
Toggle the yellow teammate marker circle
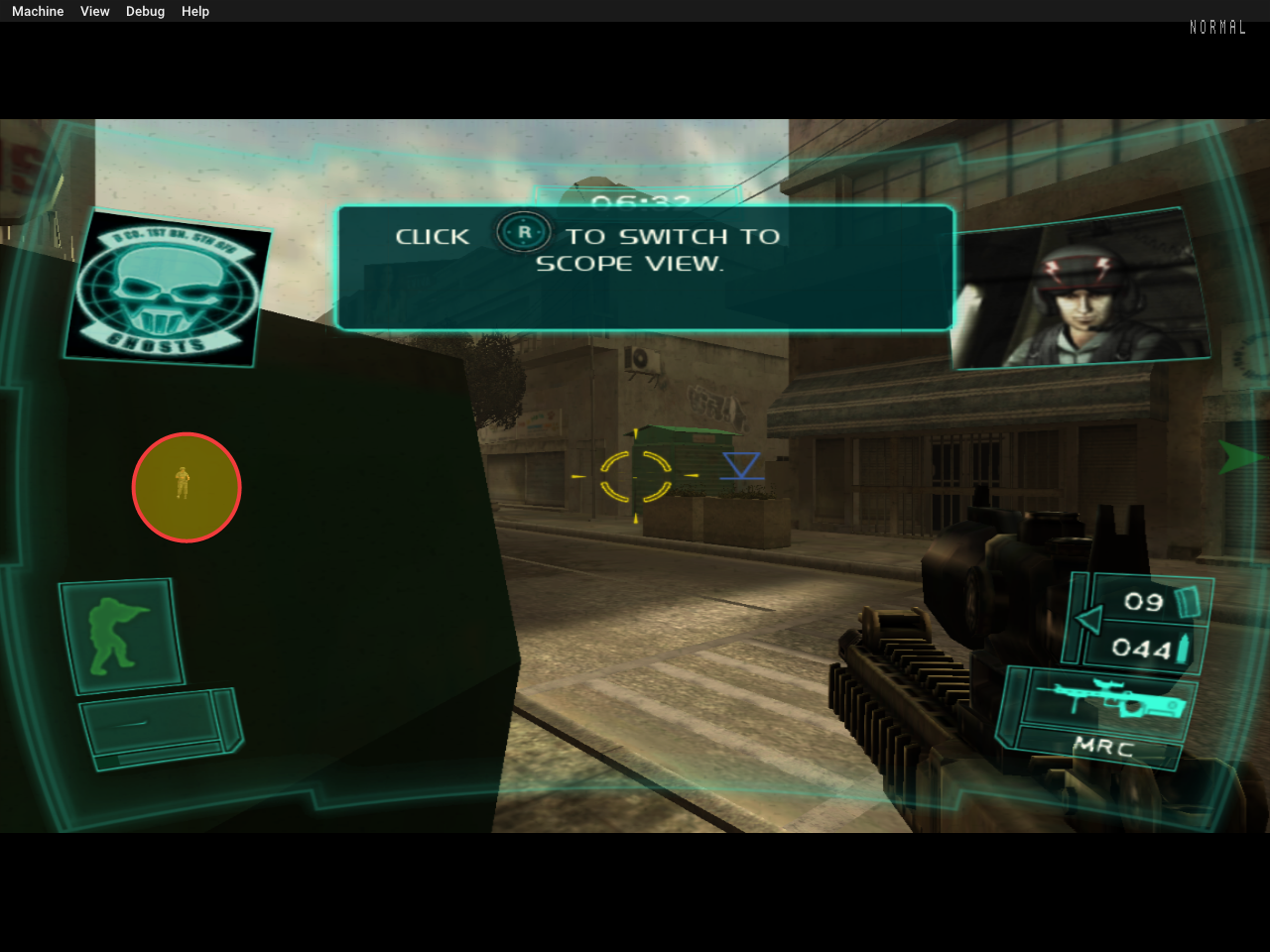click(x=187, y=487)
